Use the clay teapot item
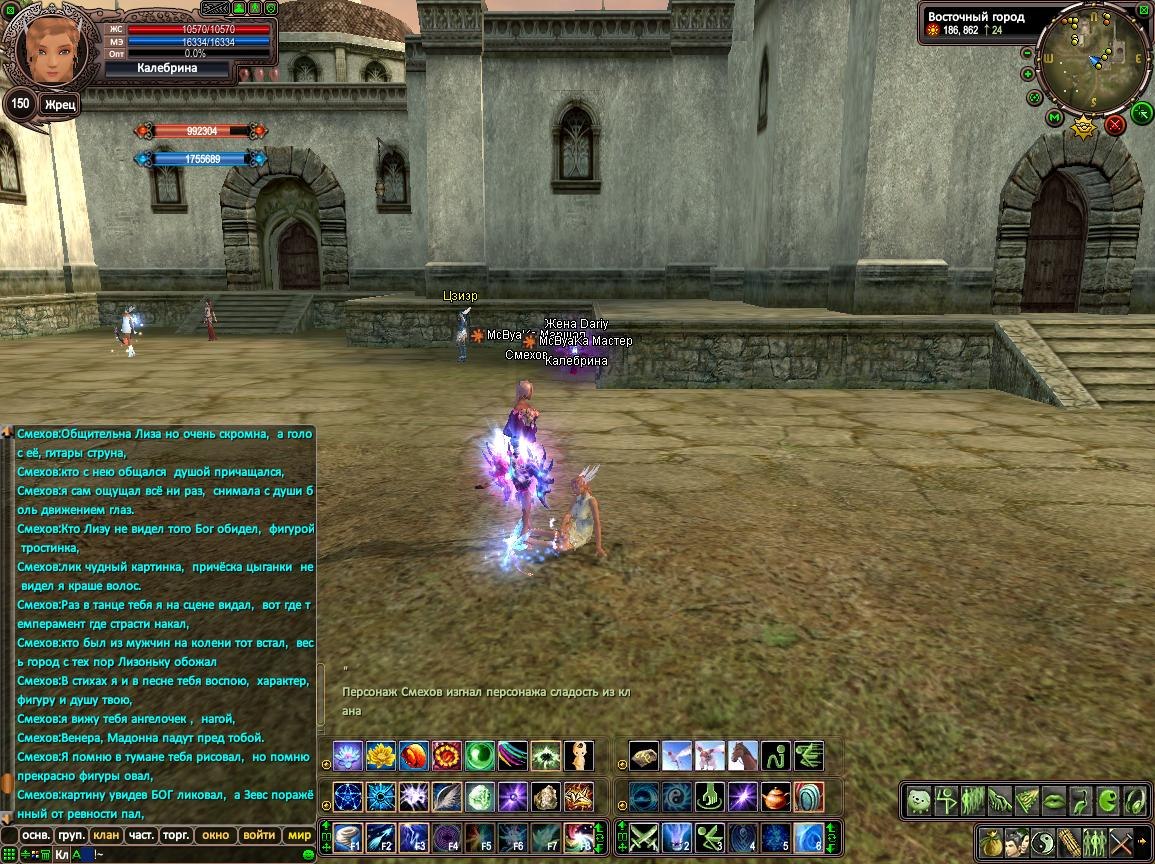The width and height of the screenshot is (1155, 864). tap(775, 797)
